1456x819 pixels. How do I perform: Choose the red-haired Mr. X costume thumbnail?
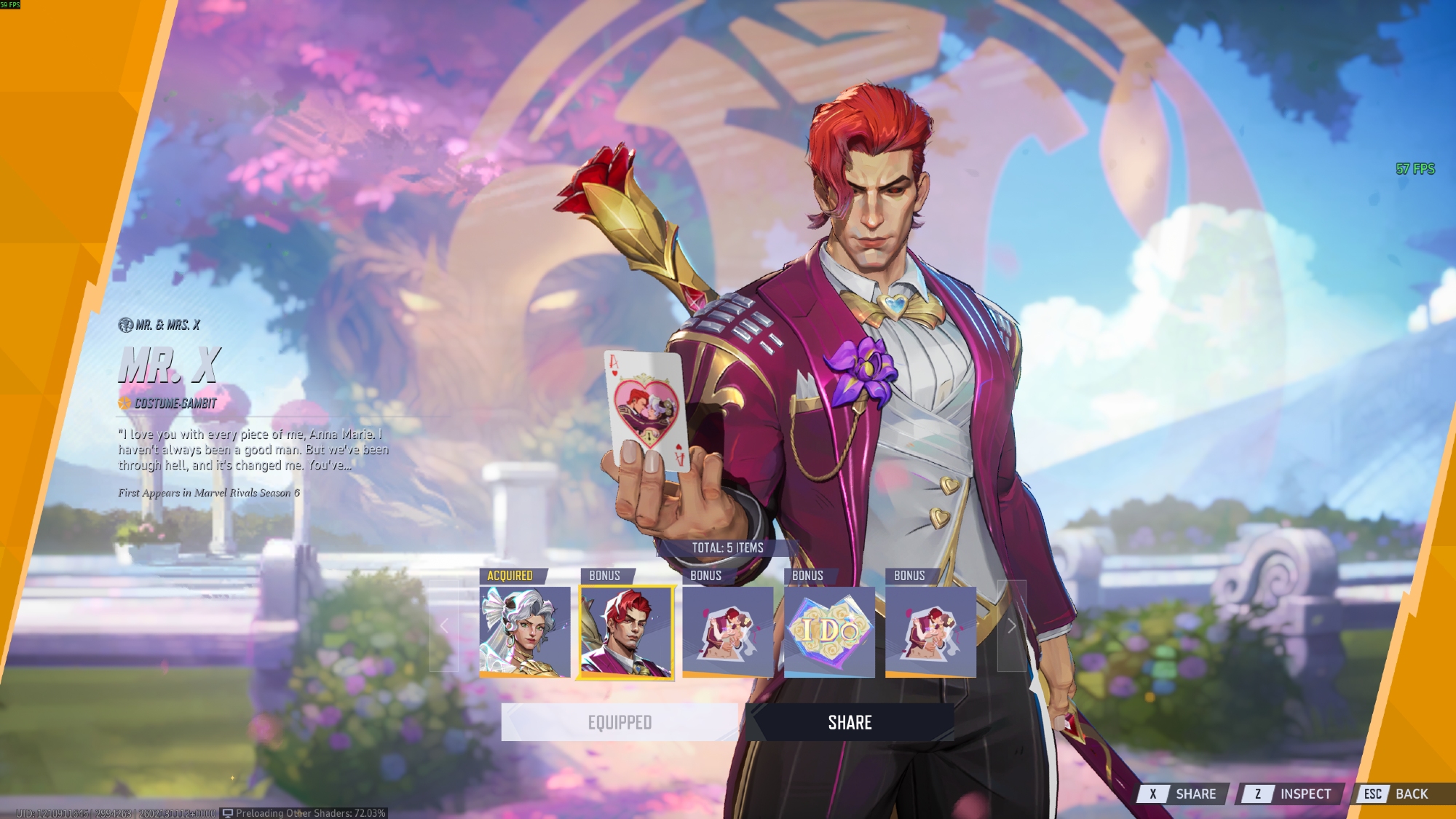coord(626,631)
